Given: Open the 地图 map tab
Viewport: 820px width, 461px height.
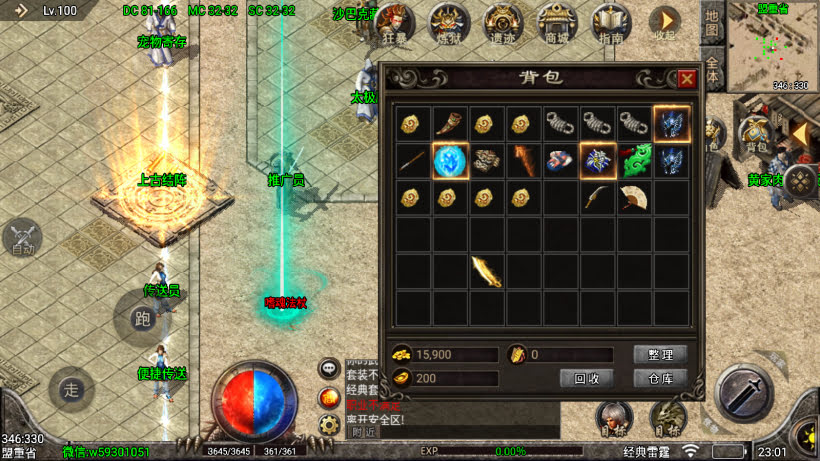Looking at the screenshot, I should (x=711, y=22).
